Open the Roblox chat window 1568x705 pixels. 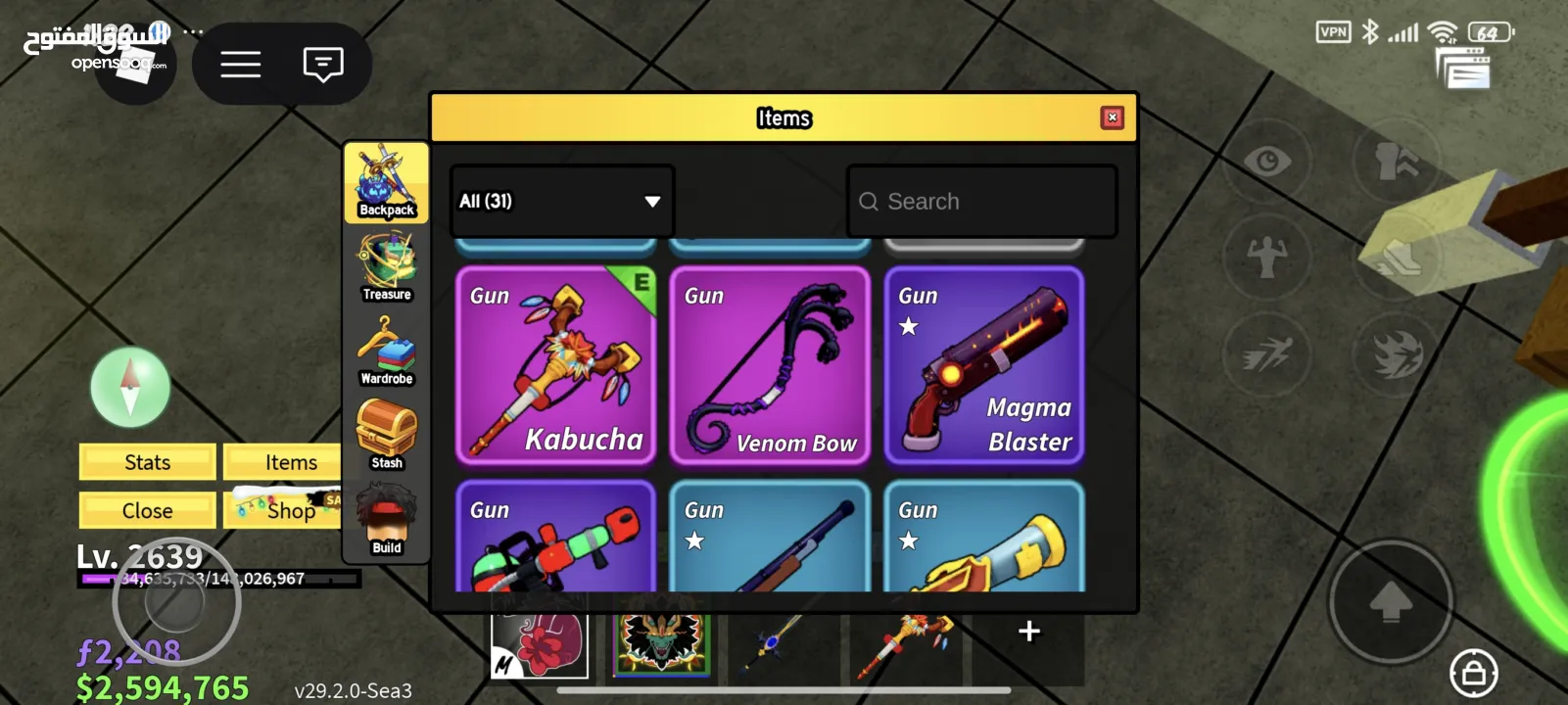coord(323,65)
